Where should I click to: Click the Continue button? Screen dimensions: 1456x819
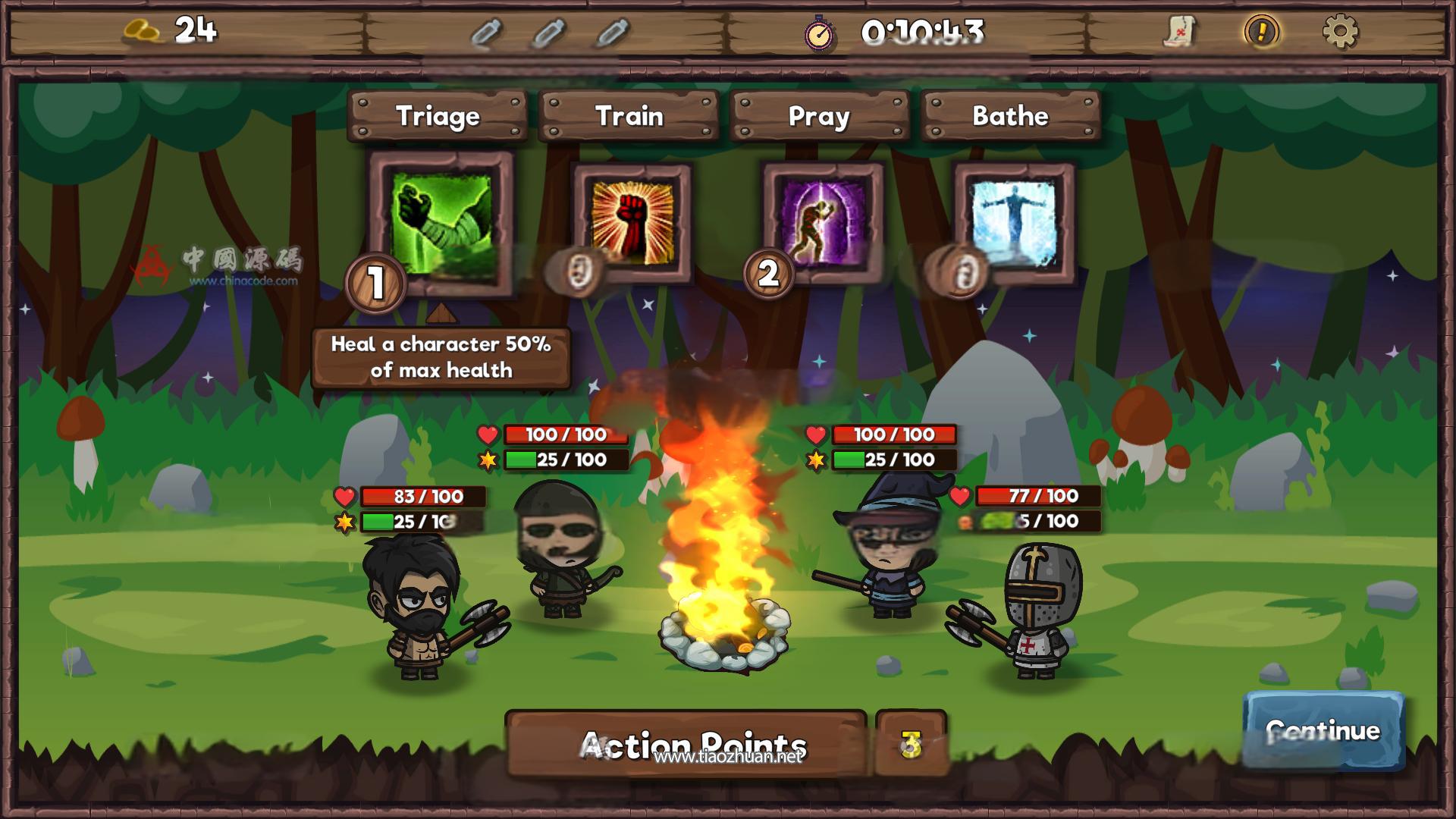coord(1323,731)
